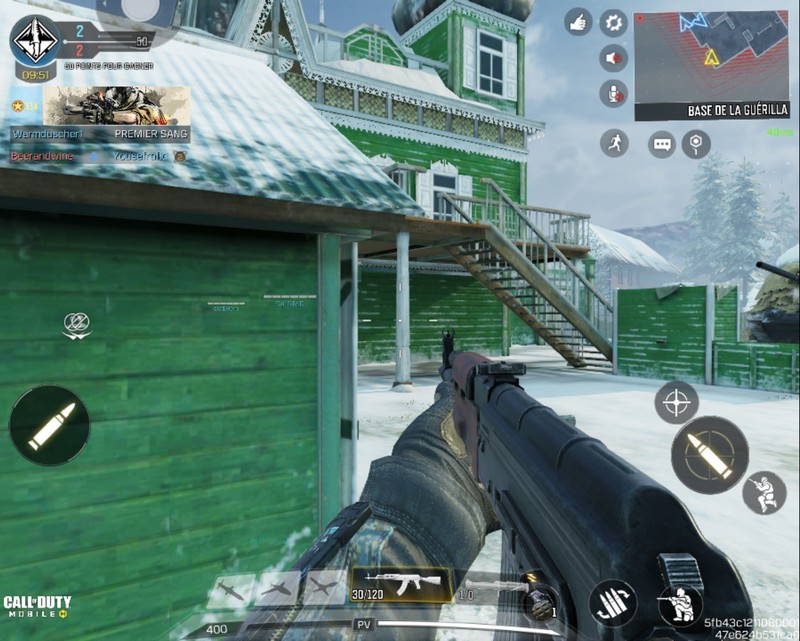Viewport: 800px width, 641px height.
Task: Tap the thumbs-up like button
Action: pyautogui.click(x=578, y=22)
